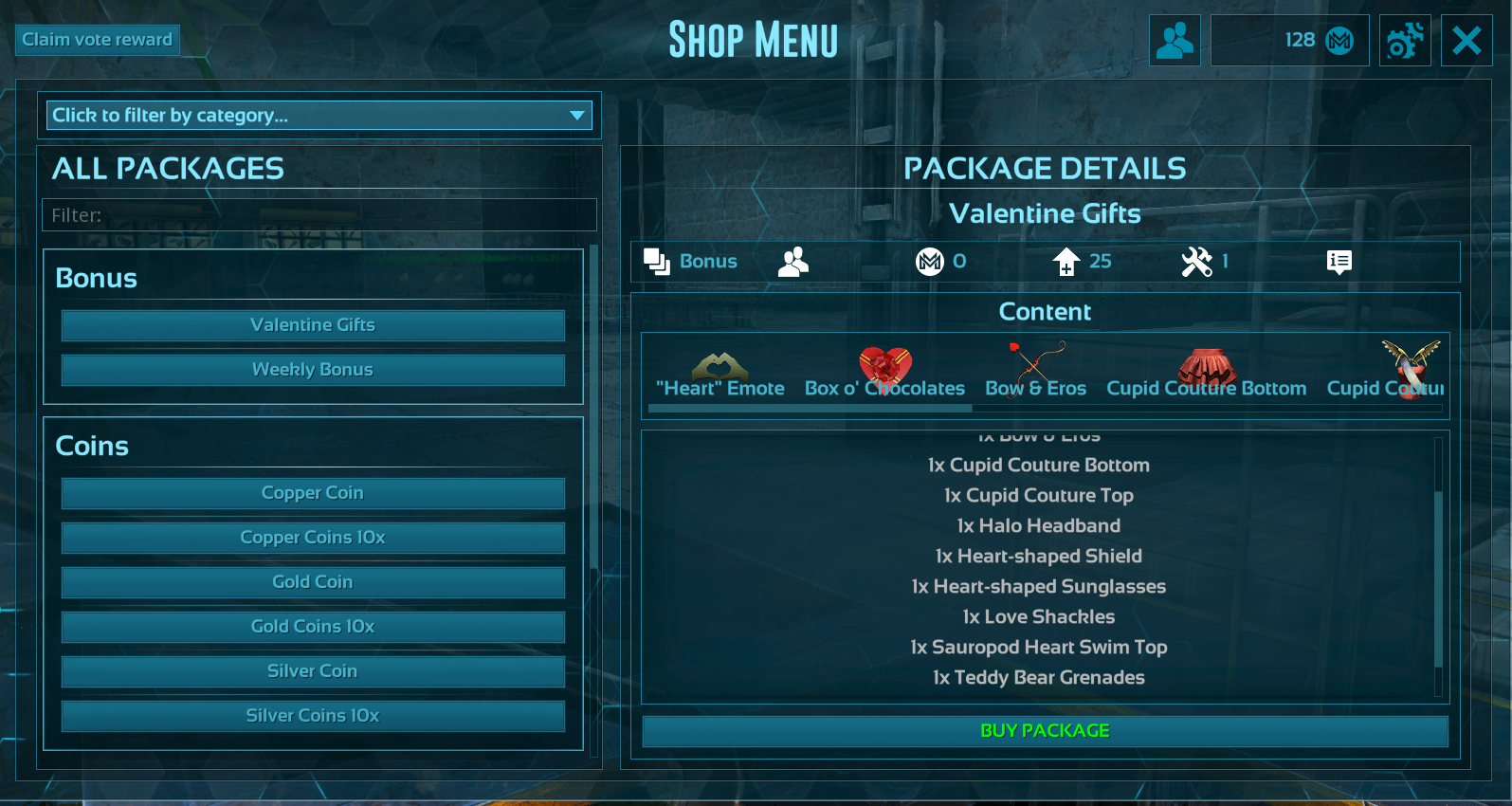Select the Silver Coin package
The image size is (1512, 806).
[313, 671]
